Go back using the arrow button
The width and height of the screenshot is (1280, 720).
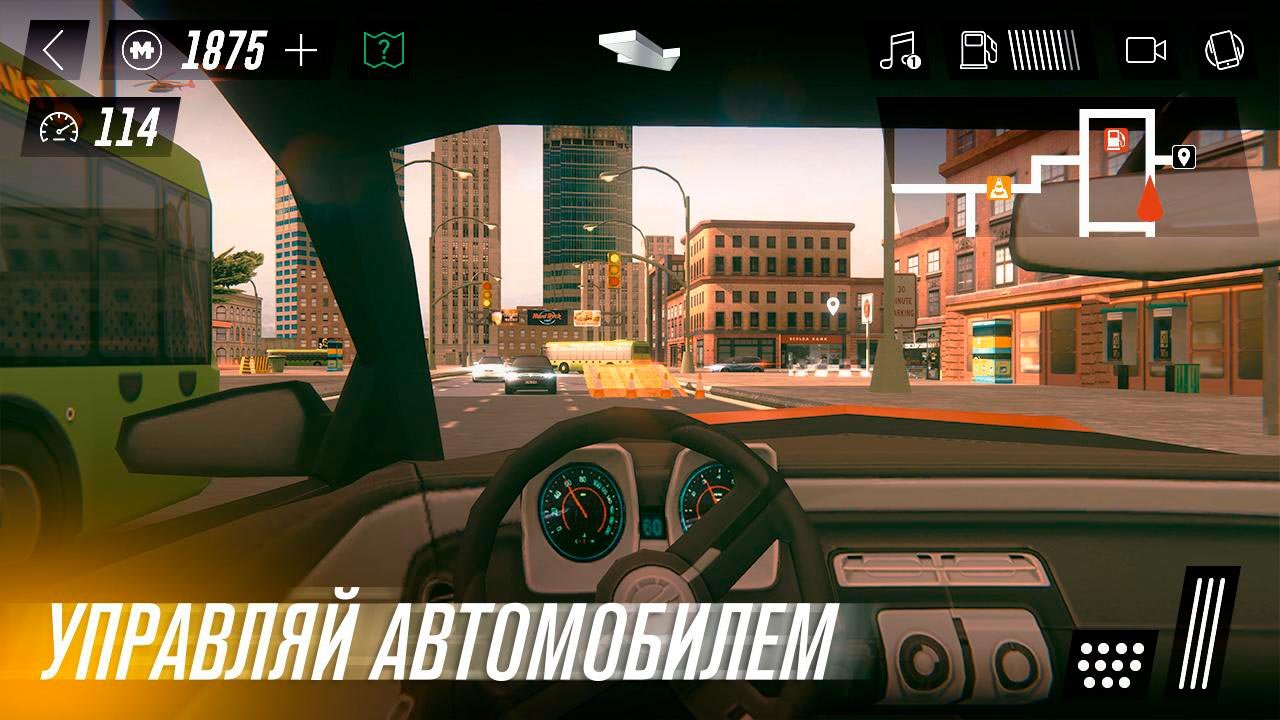(54, 50)
